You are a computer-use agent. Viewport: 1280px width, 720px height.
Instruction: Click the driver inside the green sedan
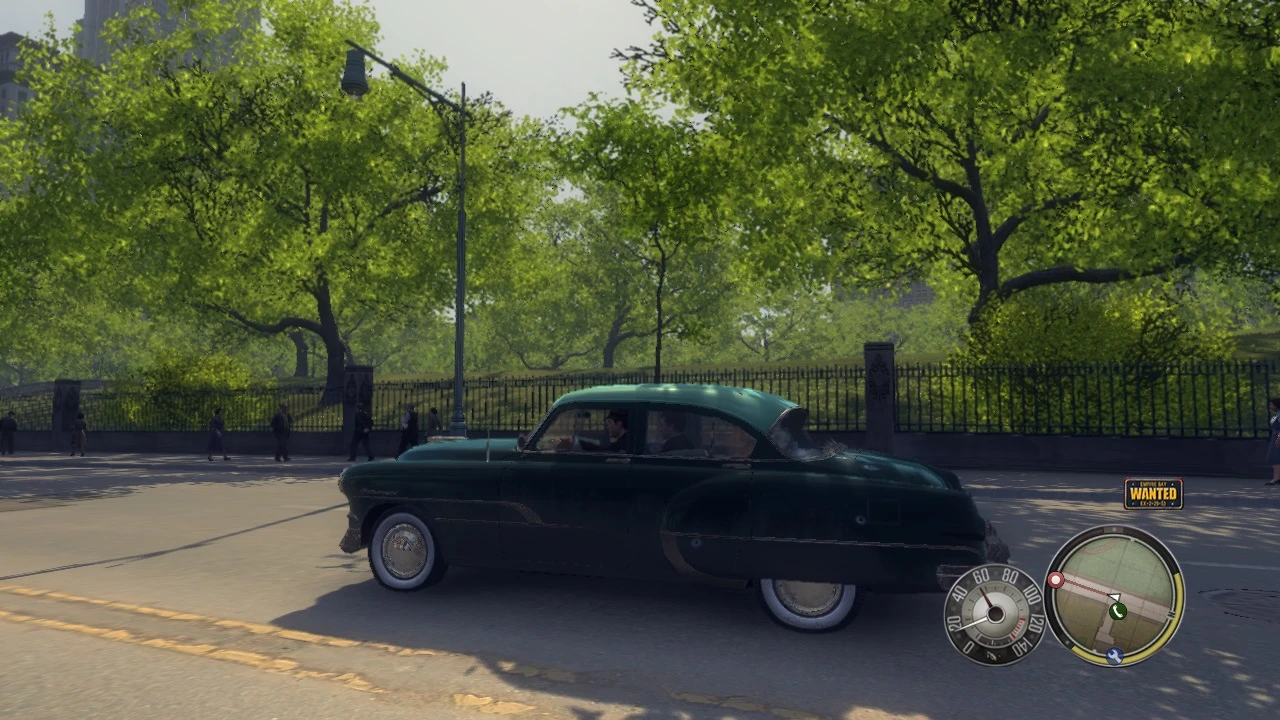tap(615, 430)
